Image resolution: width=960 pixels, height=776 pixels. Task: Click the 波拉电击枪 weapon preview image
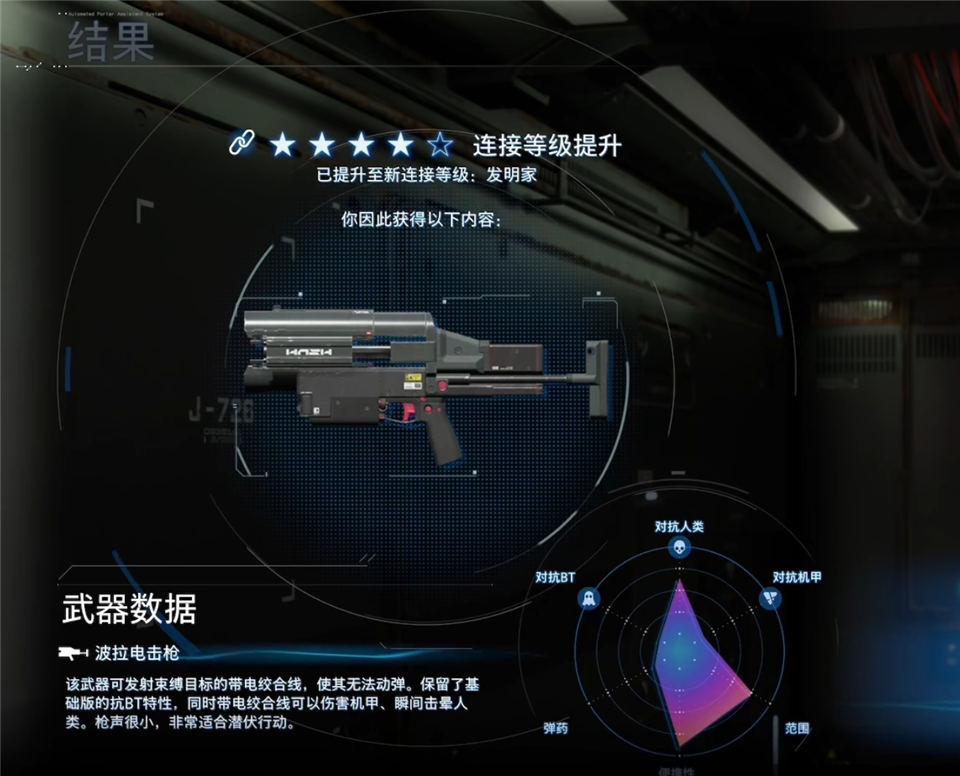tap(424, 385)
